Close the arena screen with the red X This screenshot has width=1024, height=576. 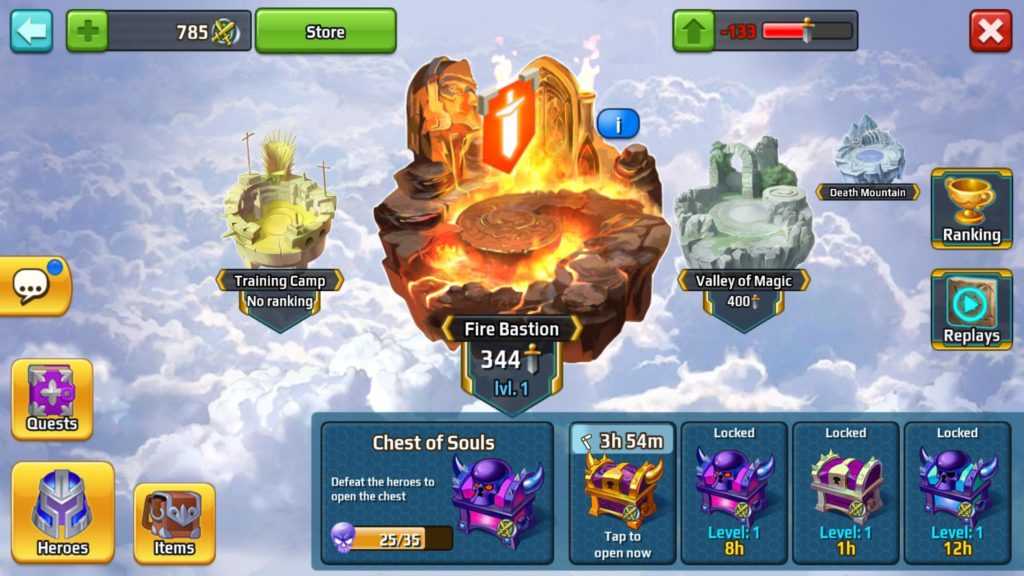pos(990,31)
